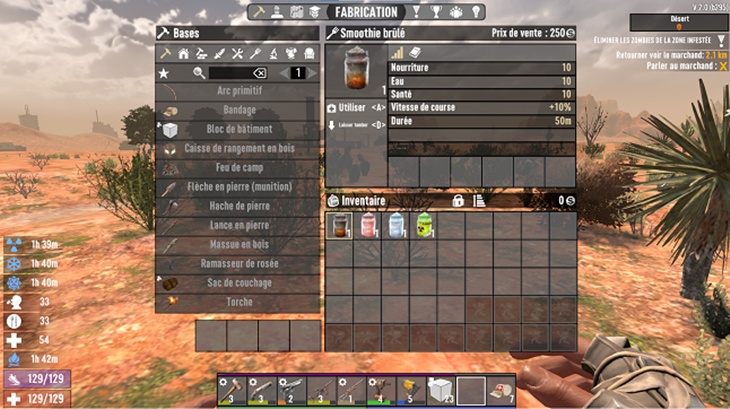
Task: Open the map tab in the top bar
Action: click(x=296, y=11)
